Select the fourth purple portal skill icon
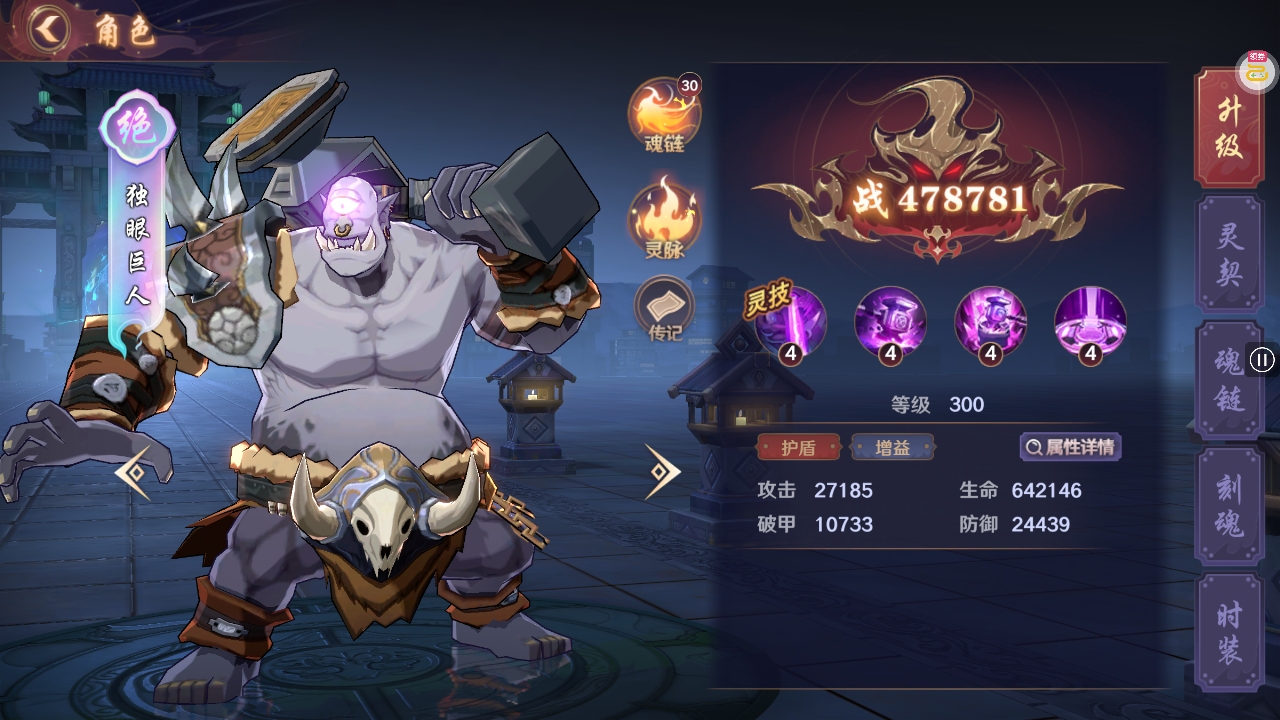 [x=1088, y=322]
